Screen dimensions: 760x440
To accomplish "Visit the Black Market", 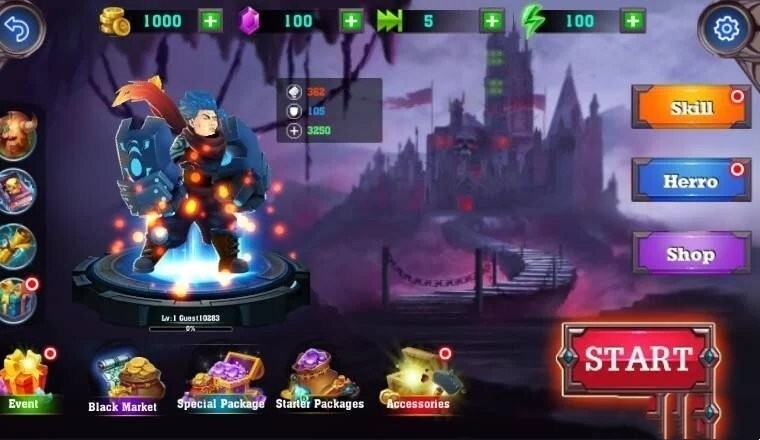I will point(123,380).
